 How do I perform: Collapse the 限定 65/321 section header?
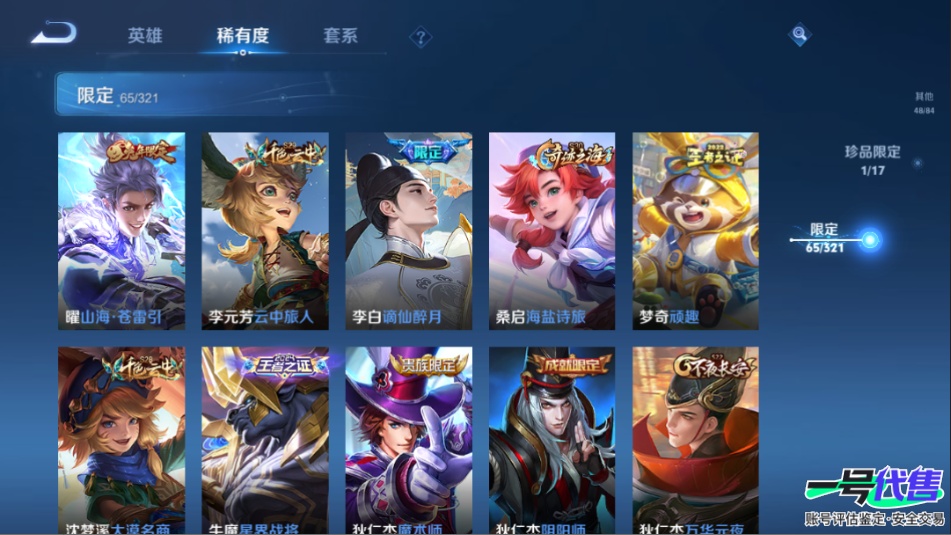pos(400,96)
